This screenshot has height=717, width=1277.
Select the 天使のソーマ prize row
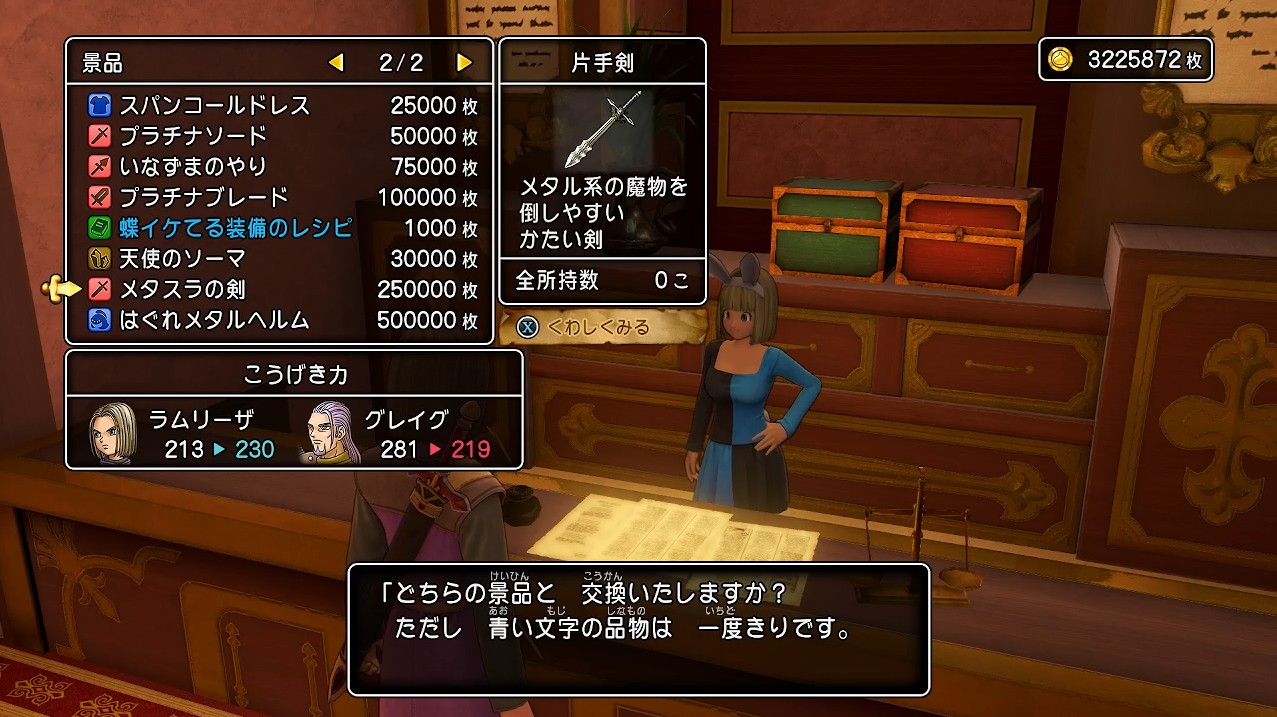point(182,259)
